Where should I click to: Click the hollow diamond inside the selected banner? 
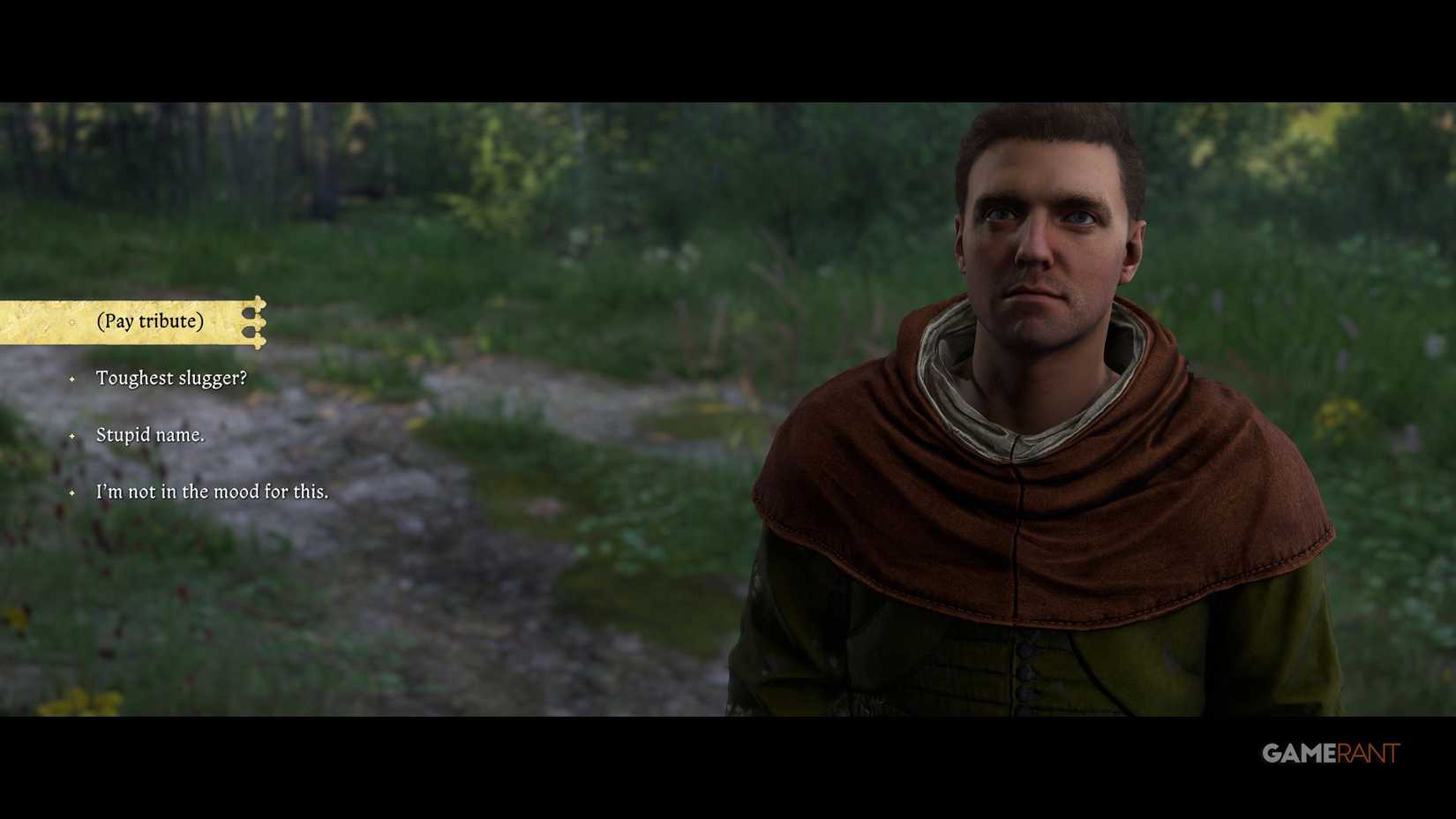point(71,322)
